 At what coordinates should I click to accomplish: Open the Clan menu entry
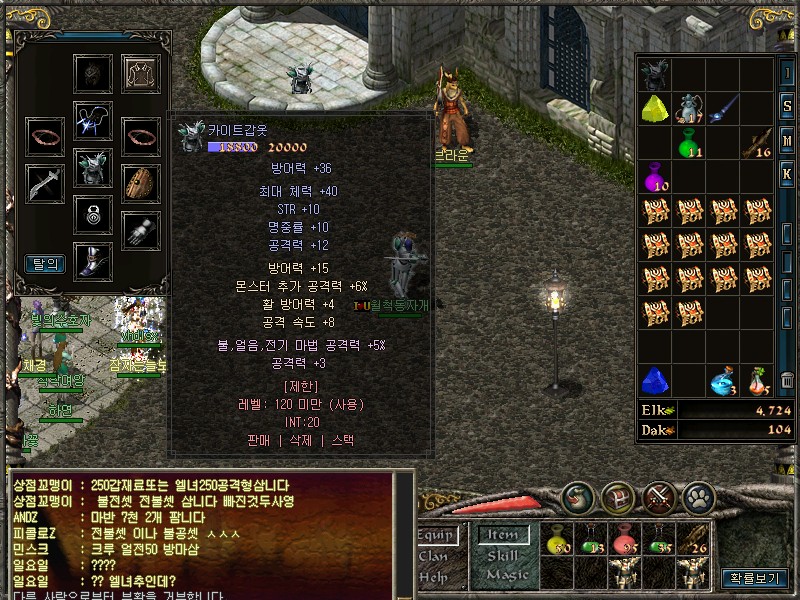tap(433, 556)
